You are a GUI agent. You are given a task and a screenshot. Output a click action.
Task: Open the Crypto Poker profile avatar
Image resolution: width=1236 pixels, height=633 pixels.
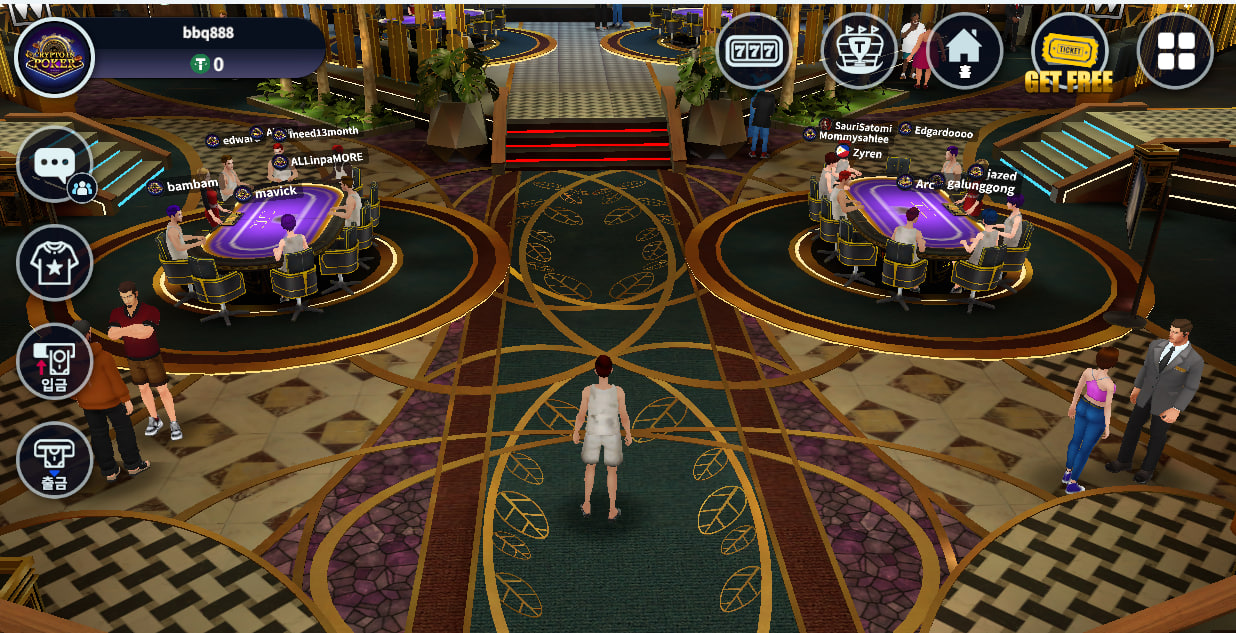(x=54, y=57)
